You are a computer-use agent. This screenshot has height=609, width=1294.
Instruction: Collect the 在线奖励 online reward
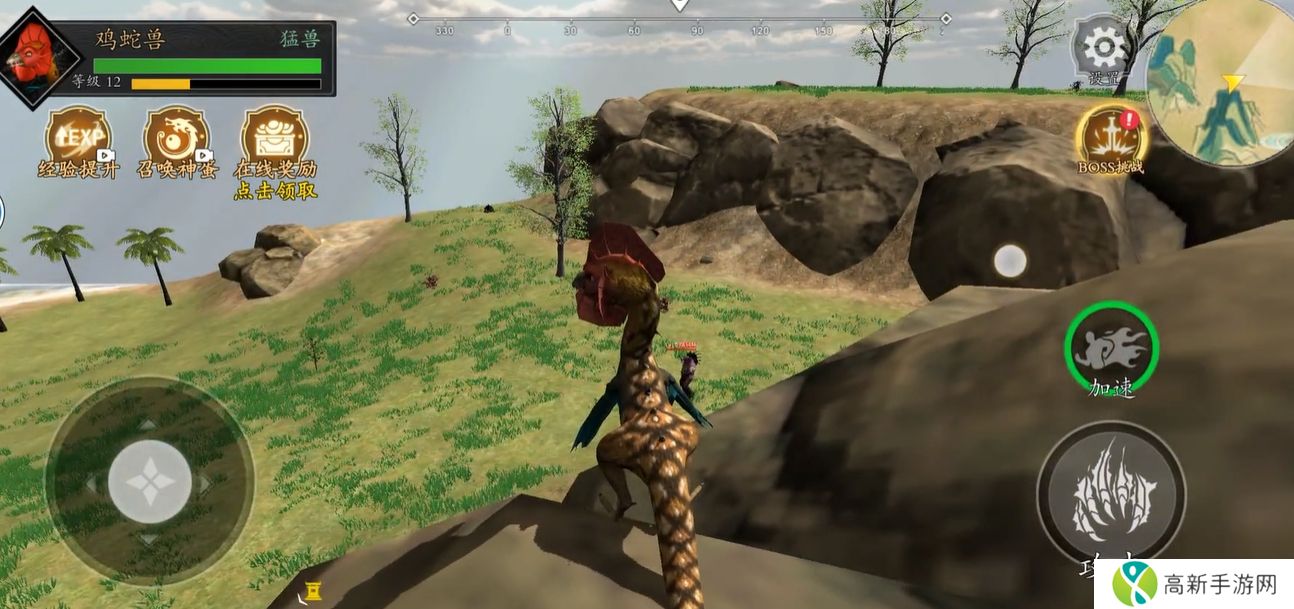click(x=275, y=137)
